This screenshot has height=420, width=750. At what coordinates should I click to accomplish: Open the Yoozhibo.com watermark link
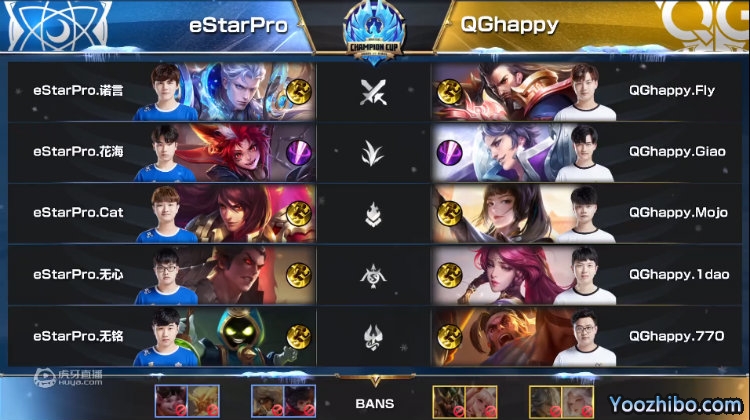point(681,402)
